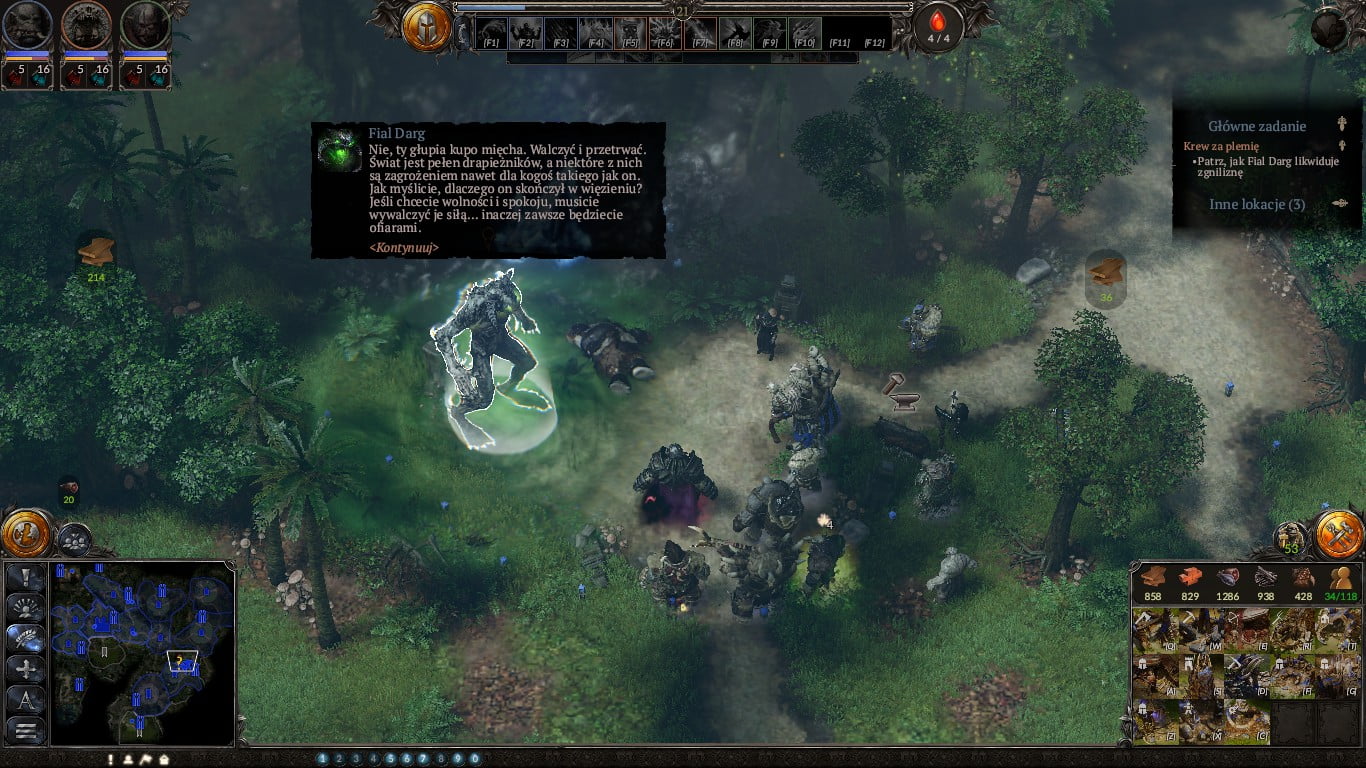Open the hero helmet menu button
This screenshot has width=1366, height=768.
[427, 27]
